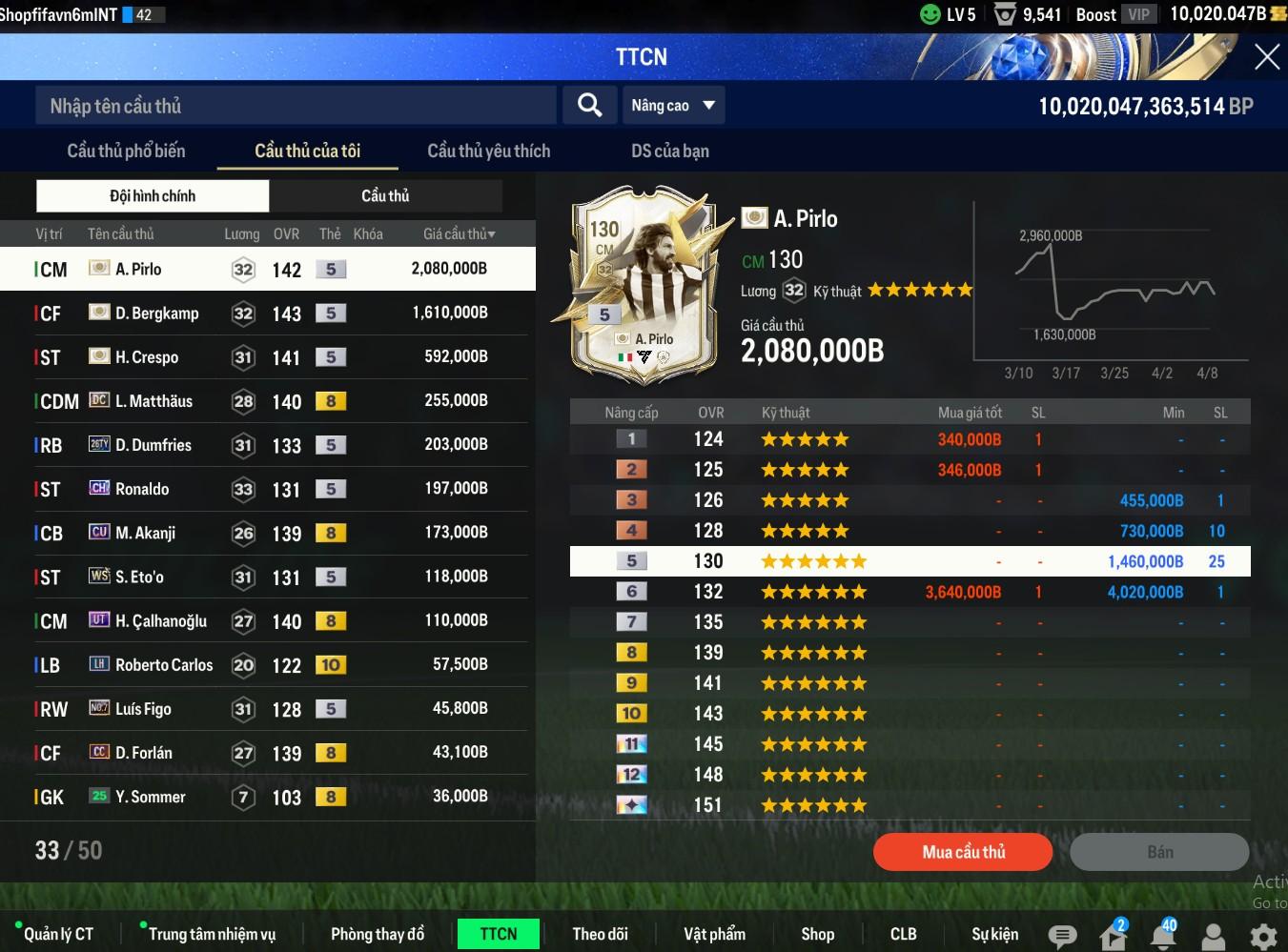Screen dimensions: 1288x952
Task: Go to Phòng thay đồ
Action: pos(377,934)
